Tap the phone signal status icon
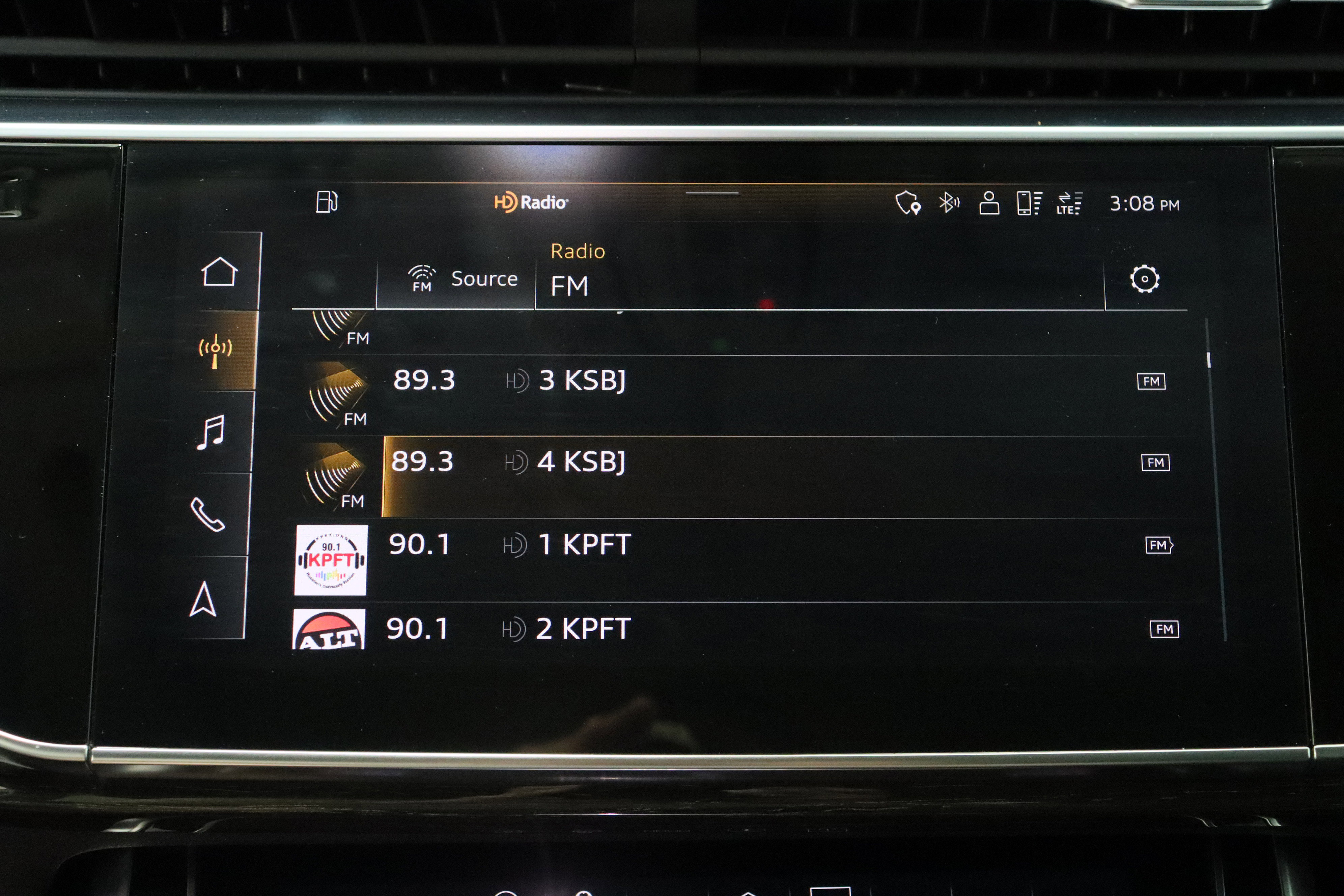This screenshot has width=1344, height=896. coord(1029,203)
